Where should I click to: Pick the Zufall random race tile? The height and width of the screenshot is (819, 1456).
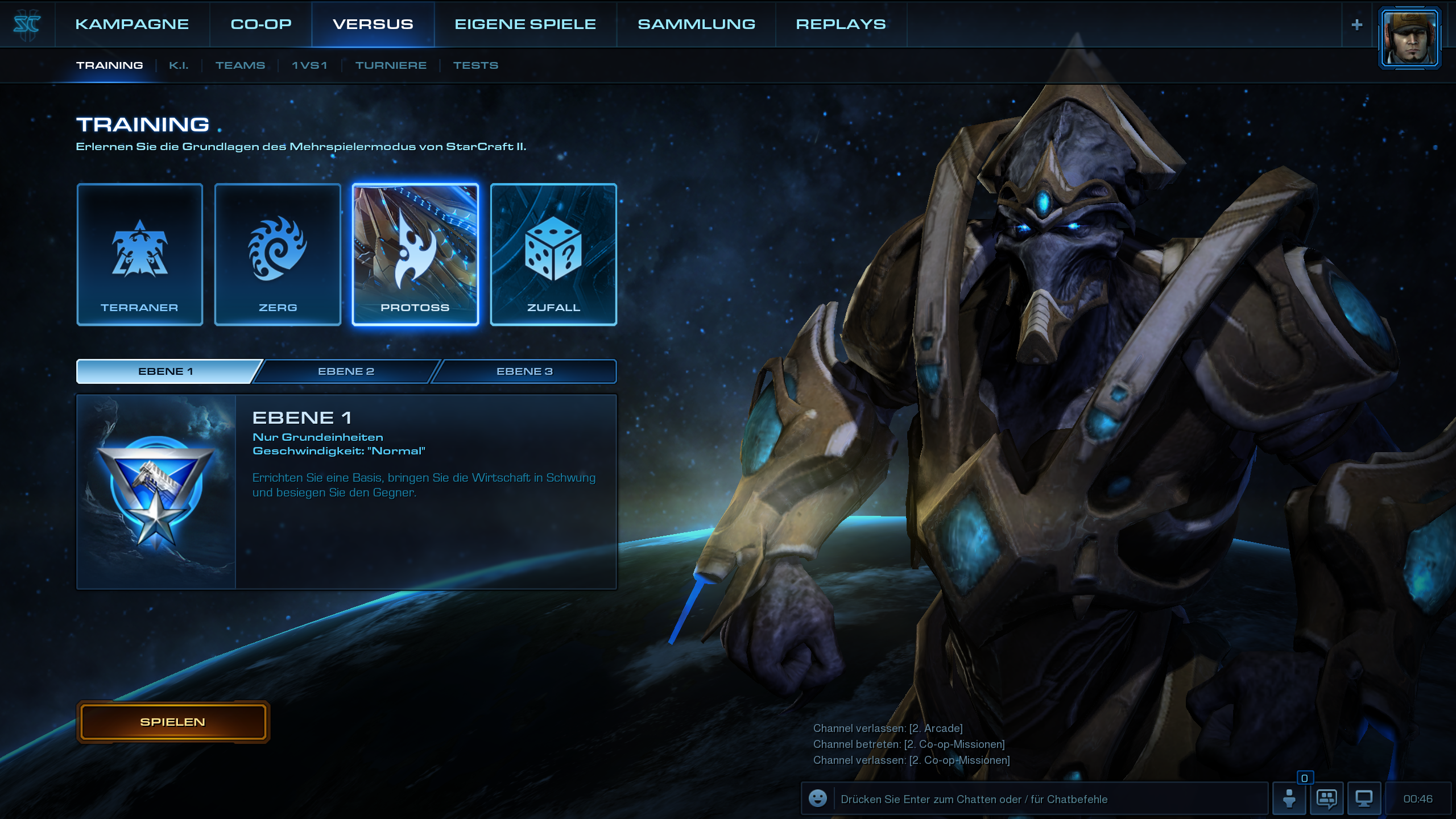pyautogui.click(x=553, y=254)
